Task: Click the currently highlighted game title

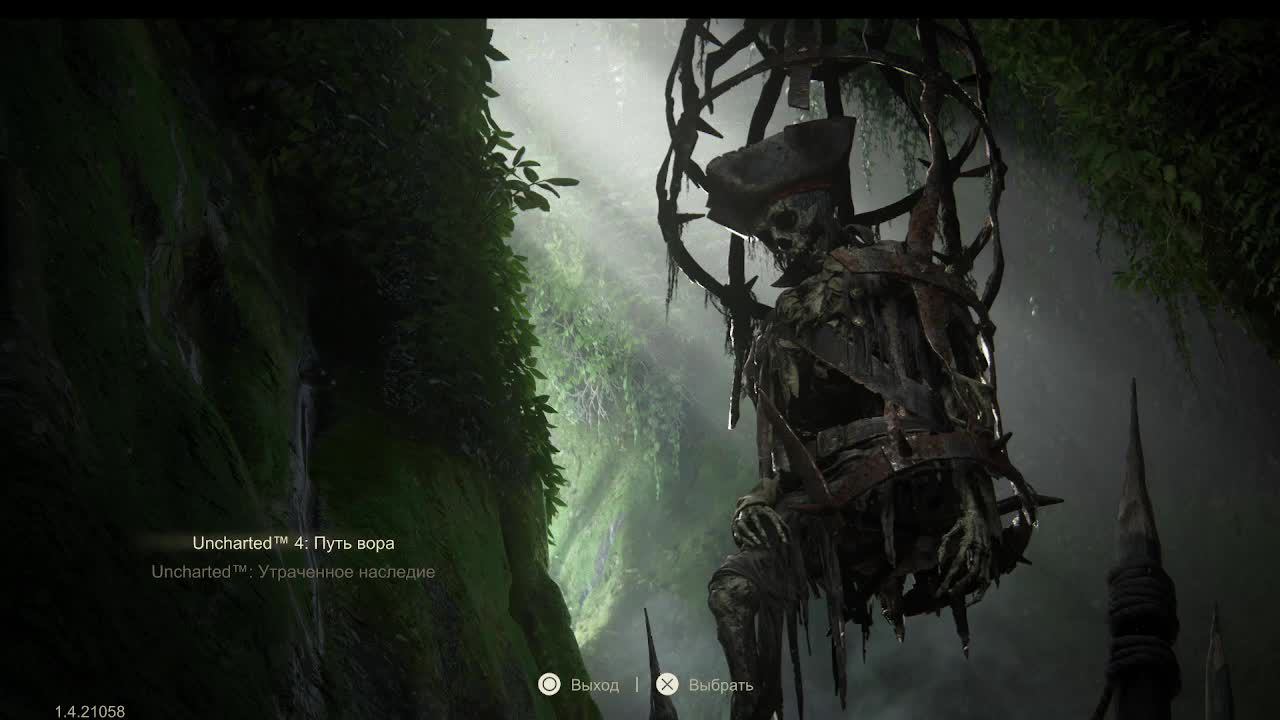Action: tap(293, 542)
